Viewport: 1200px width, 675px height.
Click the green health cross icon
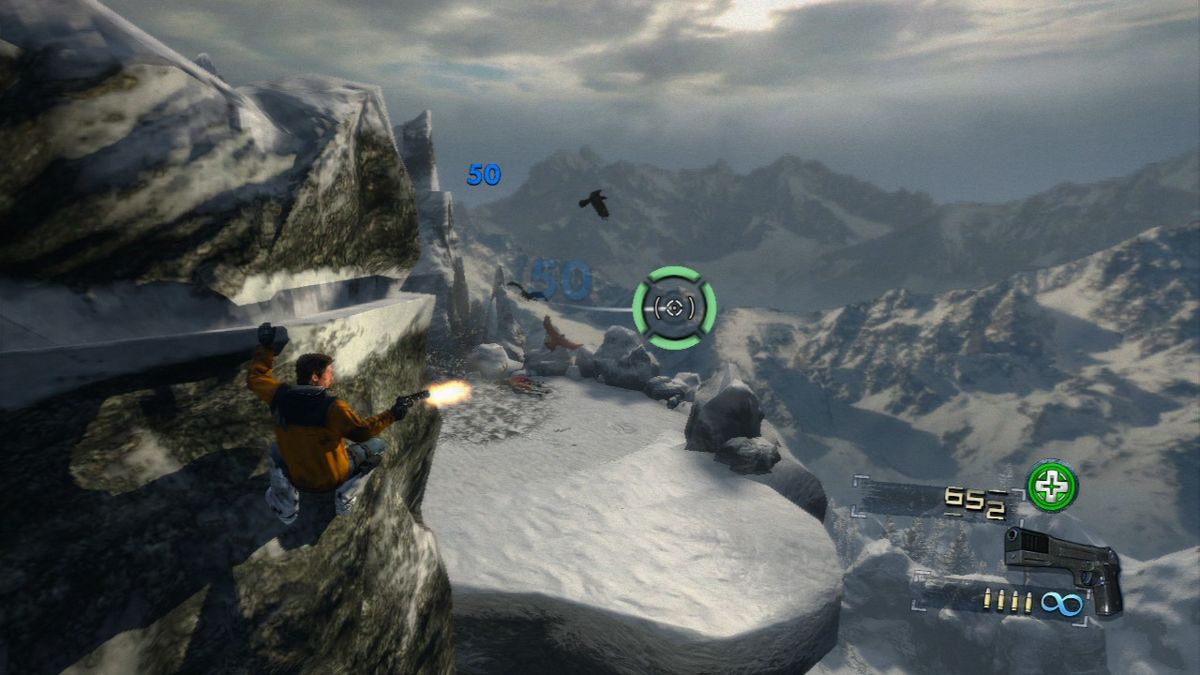(1052, 486)
